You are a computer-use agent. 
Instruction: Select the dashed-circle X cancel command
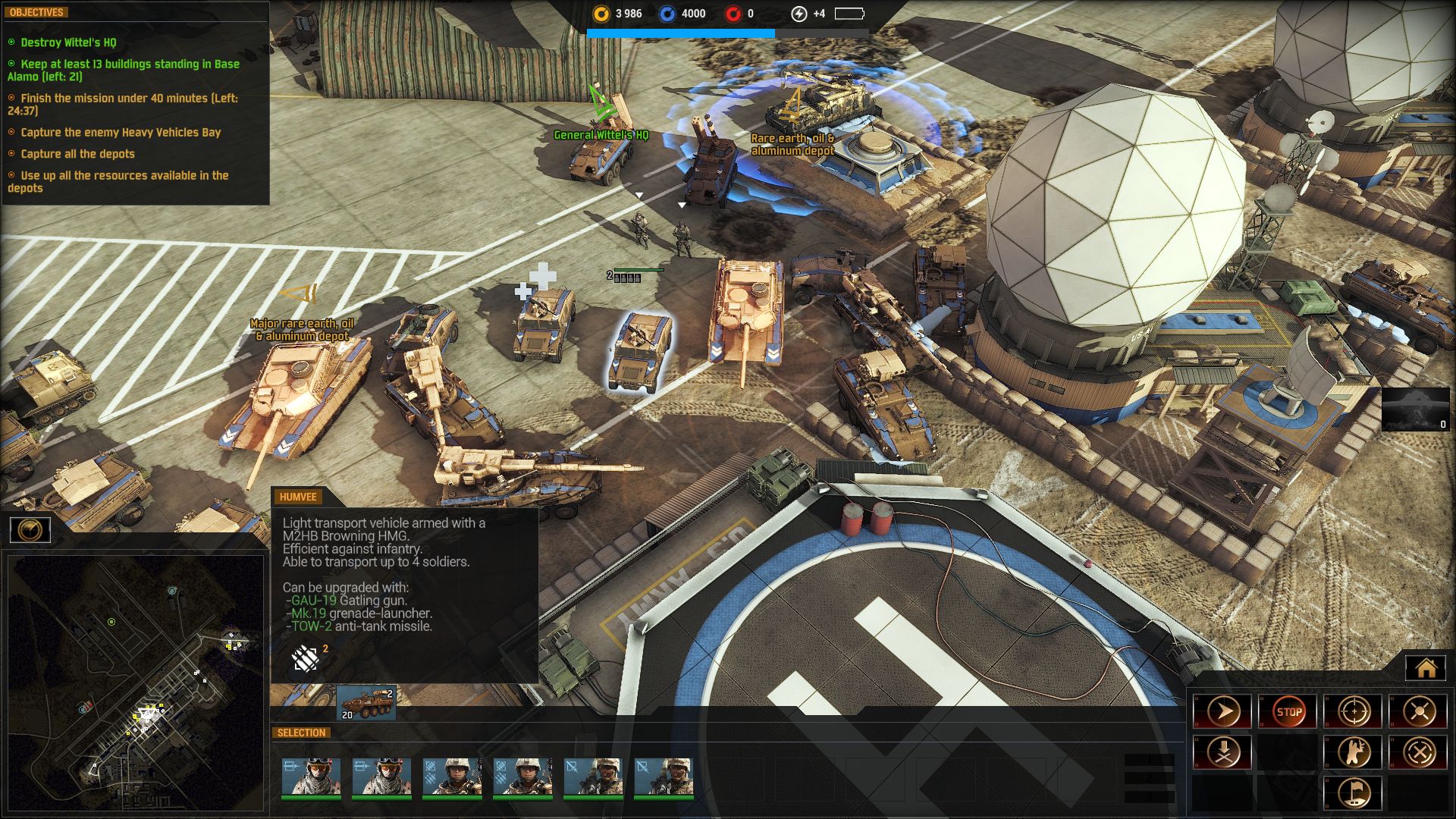(x=1419, y=752)
